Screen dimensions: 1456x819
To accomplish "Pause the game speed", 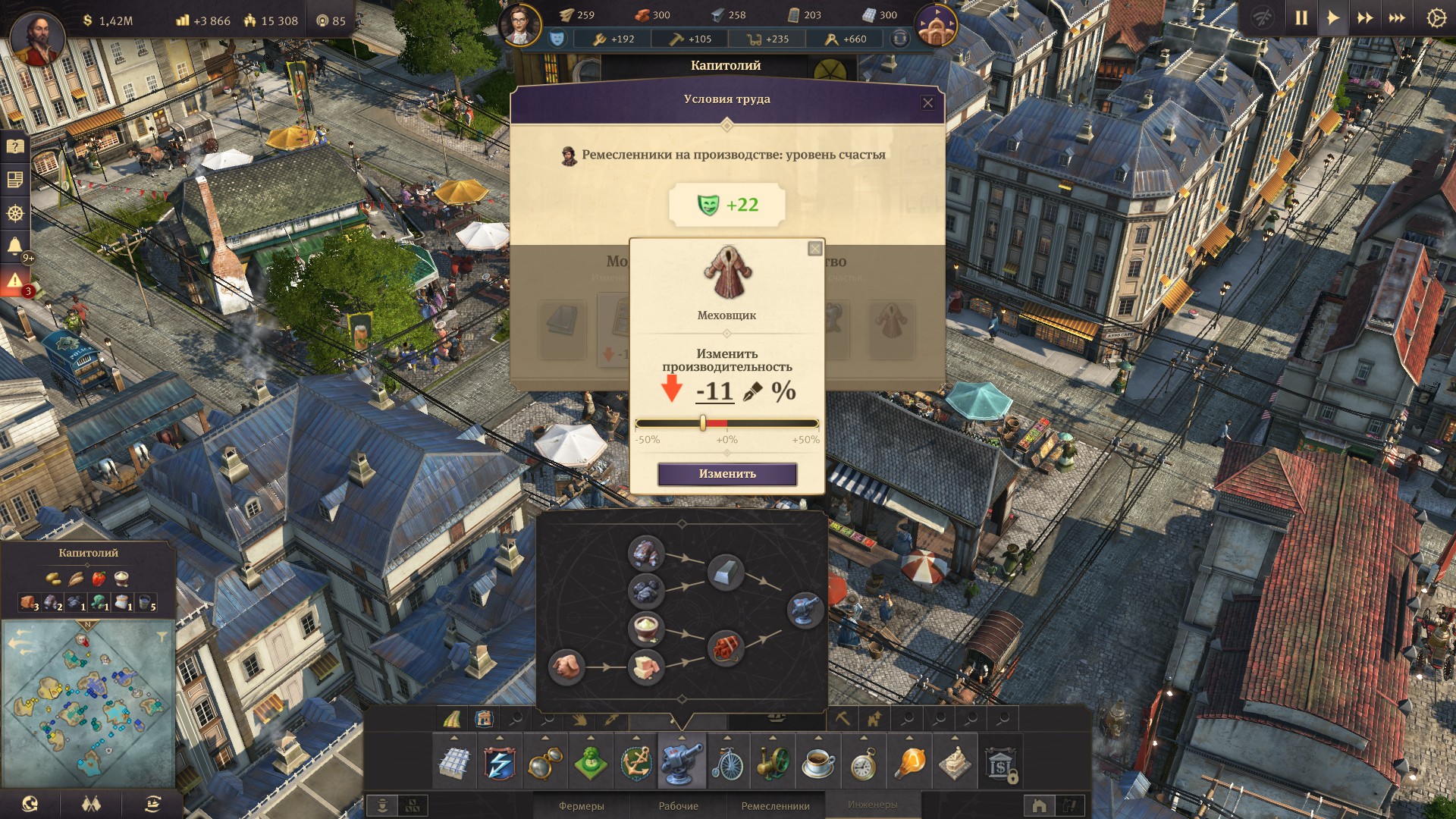I will (x=1301, y=18).
